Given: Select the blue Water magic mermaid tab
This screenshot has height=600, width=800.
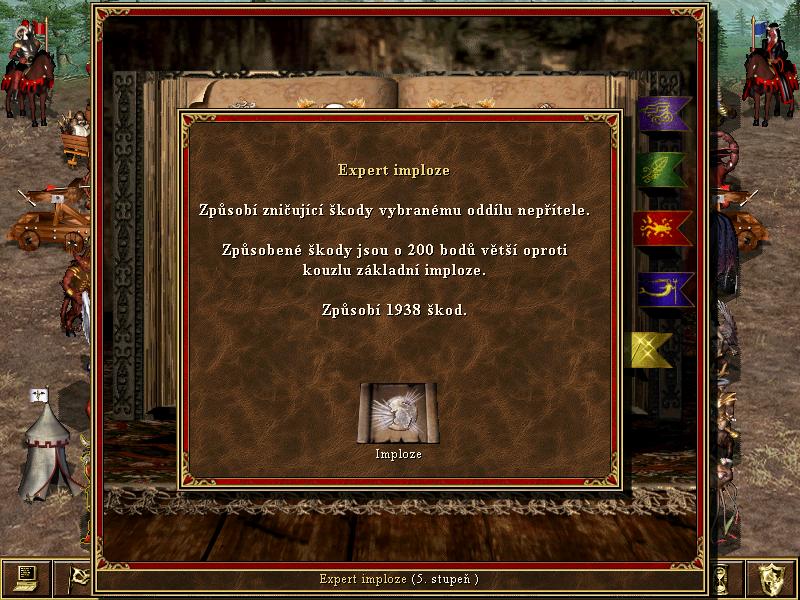Looking at the screenshot, I should [x=662, y=290].
